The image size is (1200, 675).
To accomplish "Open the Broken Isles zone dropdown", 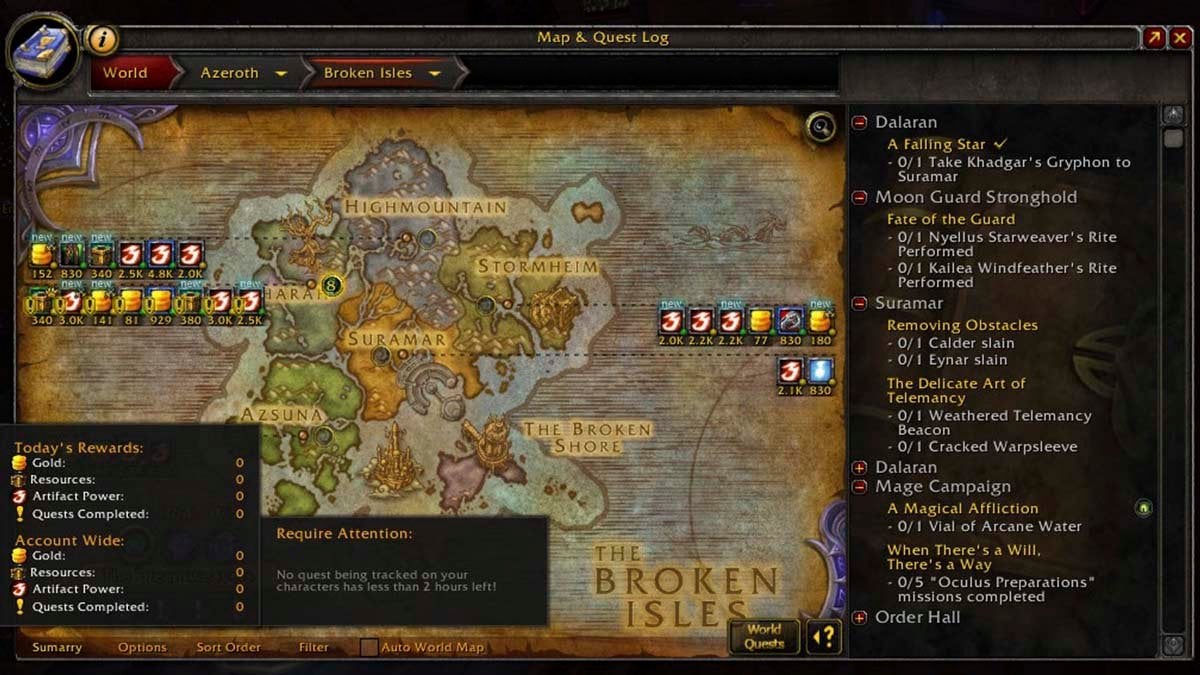I will [435, 74].
